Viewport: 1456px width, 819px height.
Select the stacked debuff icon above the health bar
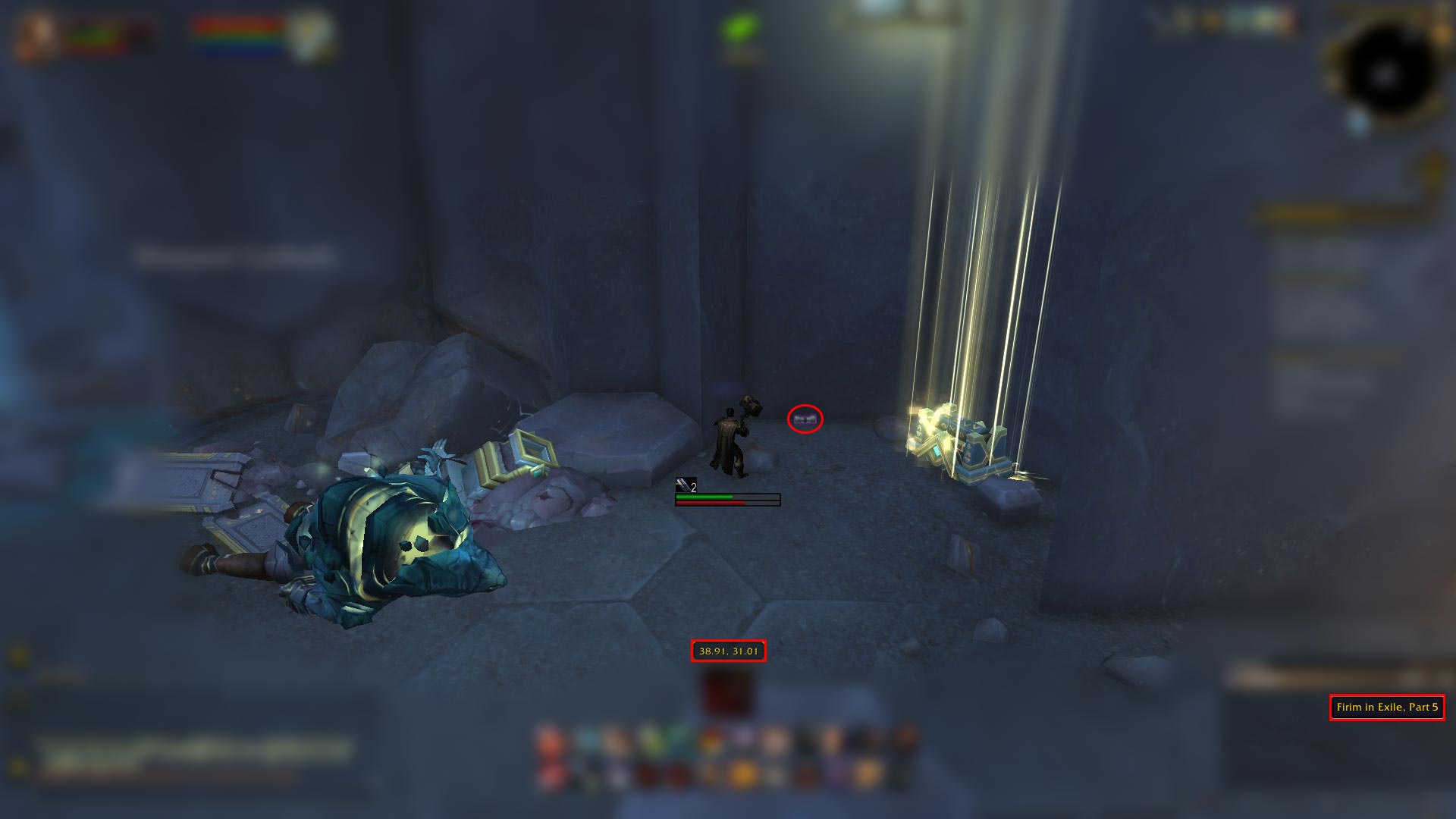click(x=685, y=485)
